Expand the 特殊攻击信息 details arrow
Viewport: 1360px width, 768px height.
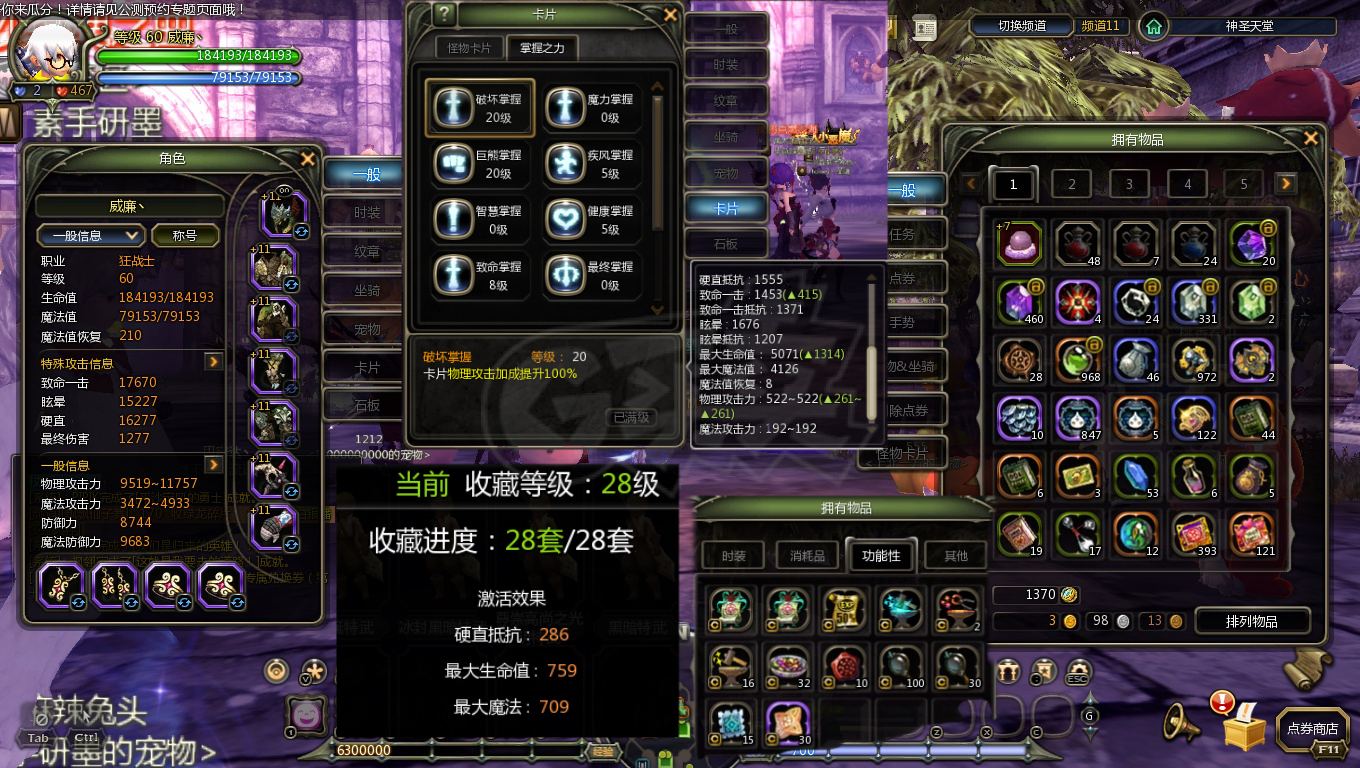(x=214, y=363)
